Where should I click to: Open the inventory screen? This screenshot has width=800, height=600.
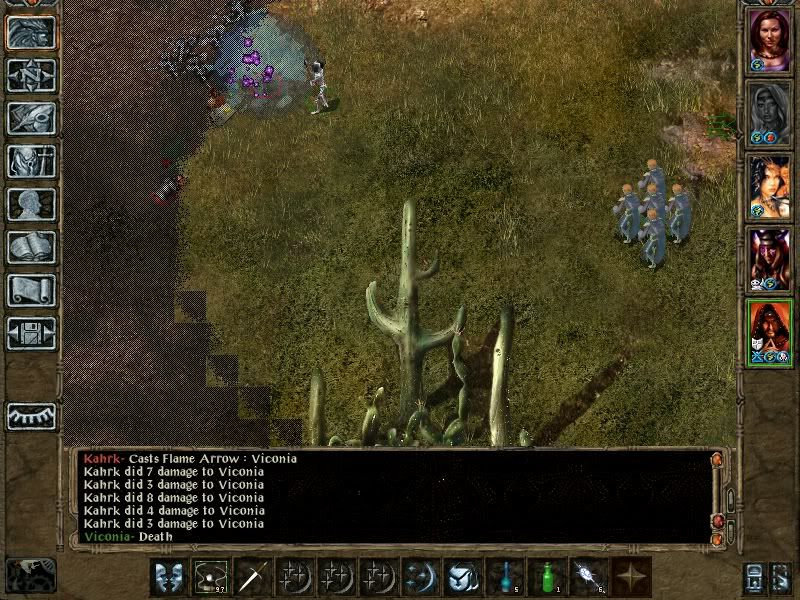point(31,161)
